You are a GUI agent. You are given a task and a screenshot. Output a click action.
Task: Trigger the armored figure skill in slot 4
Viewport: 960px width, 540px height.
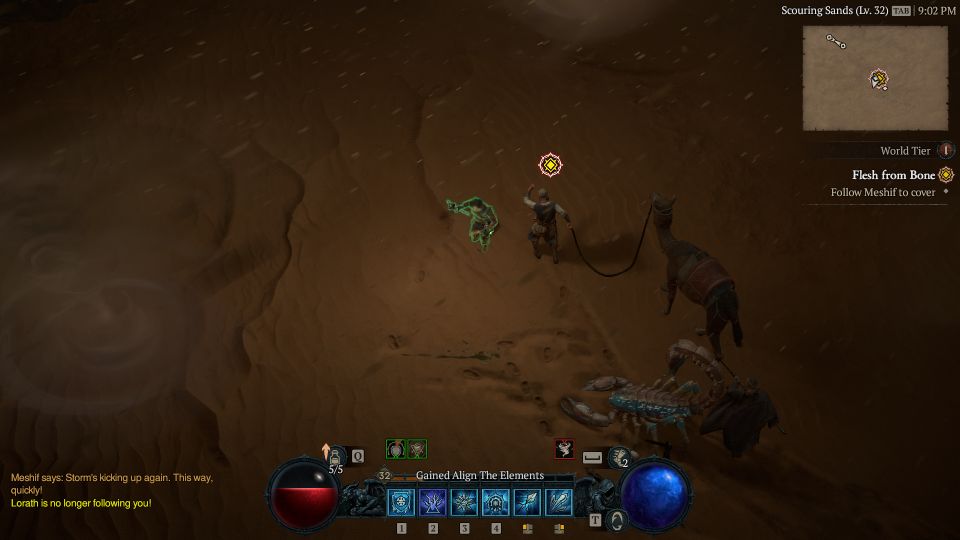pyautogui.click(x=496, y=502)
